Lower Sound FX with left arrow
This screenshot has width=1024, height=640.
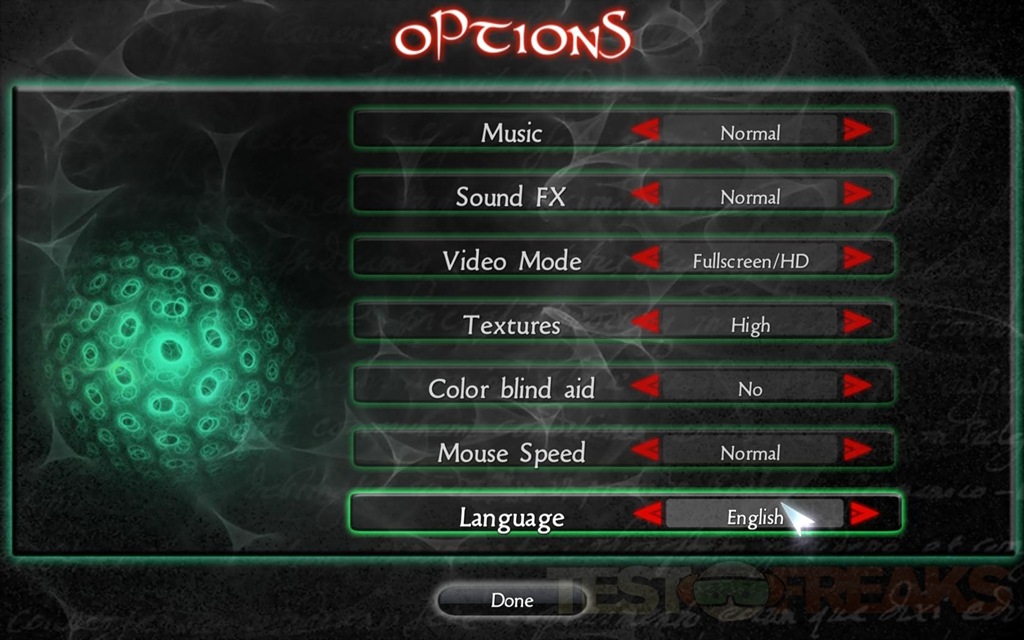[646, 195]
